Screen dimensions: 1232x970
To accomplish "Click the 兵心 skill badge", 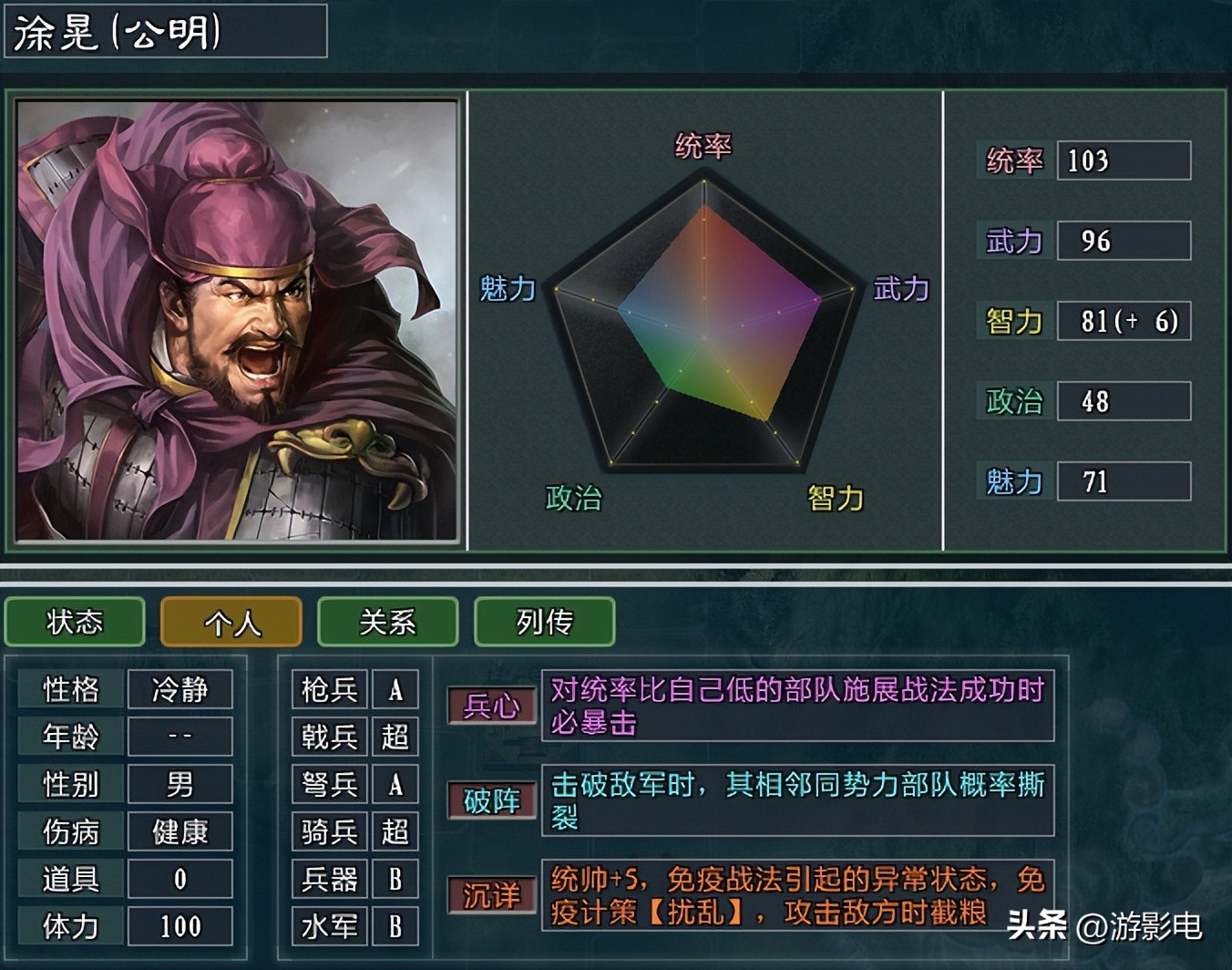I will (x=490, y=705).
